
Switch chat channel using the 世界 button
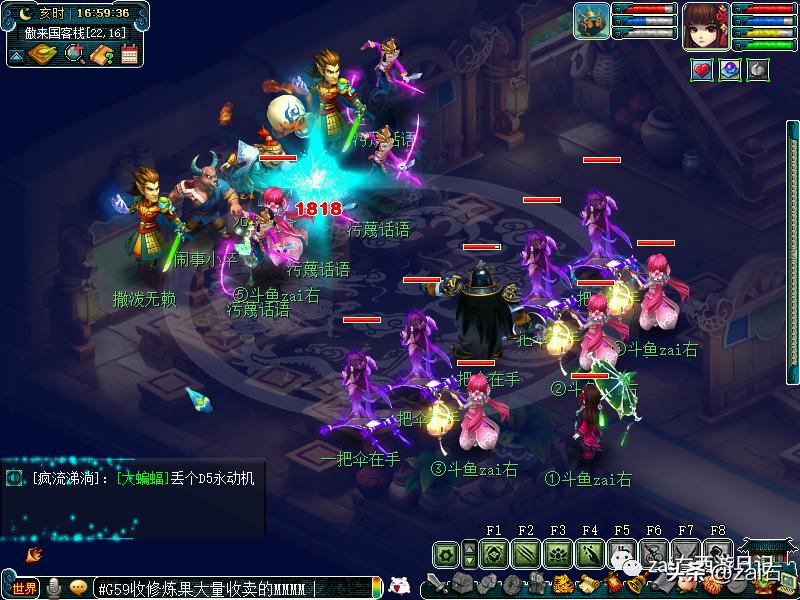click(x=24, y=588)
